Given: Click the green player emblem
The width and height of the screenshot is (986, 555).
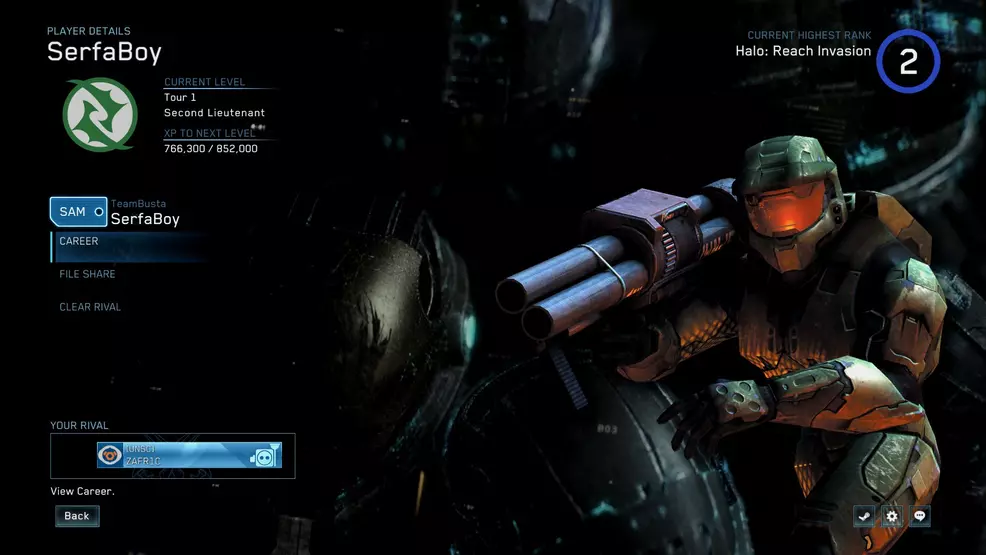Looking at the screenshot, I should (x=100, y=114).
